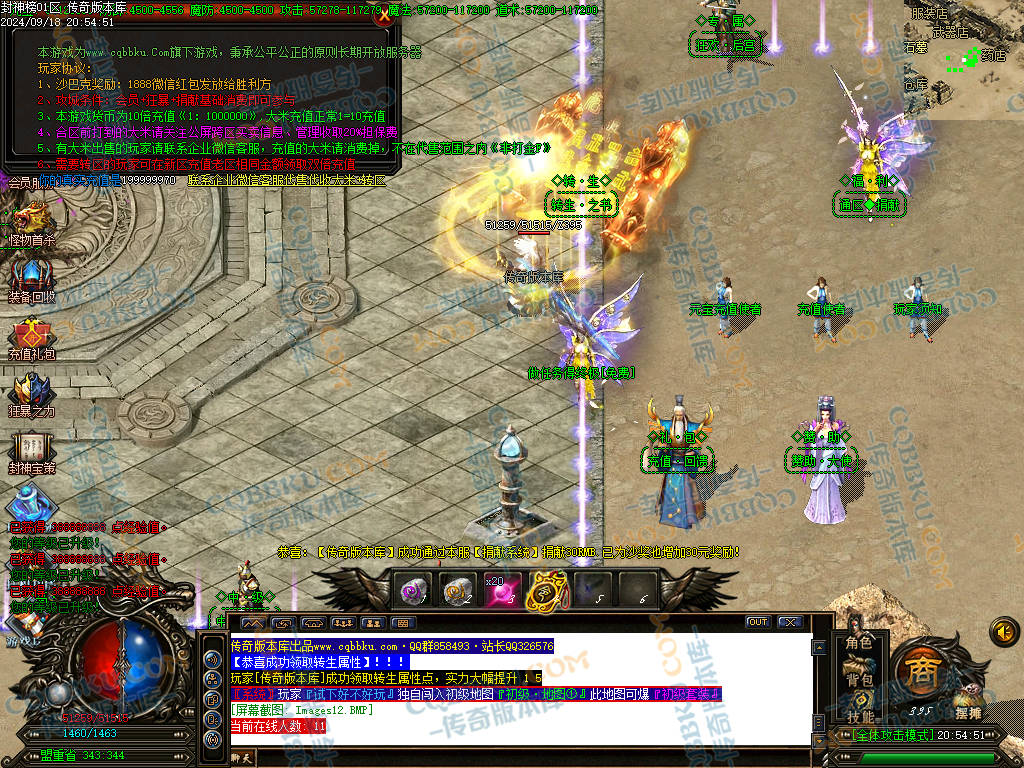Open the 技能 skills panel
1024x768 pixels.
coord(859,716)
